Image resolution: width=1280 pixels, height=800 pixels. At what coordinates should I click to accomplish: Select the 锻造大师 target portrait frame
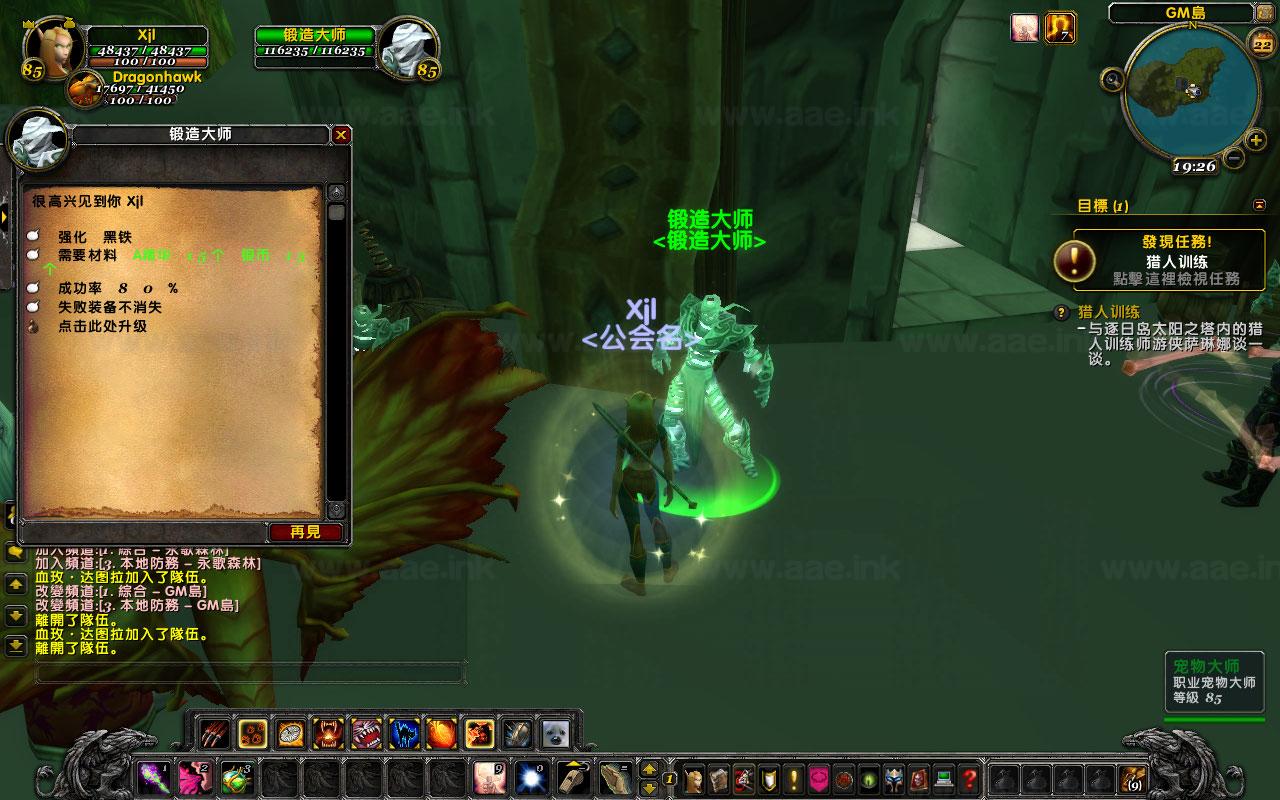[410, 46]
